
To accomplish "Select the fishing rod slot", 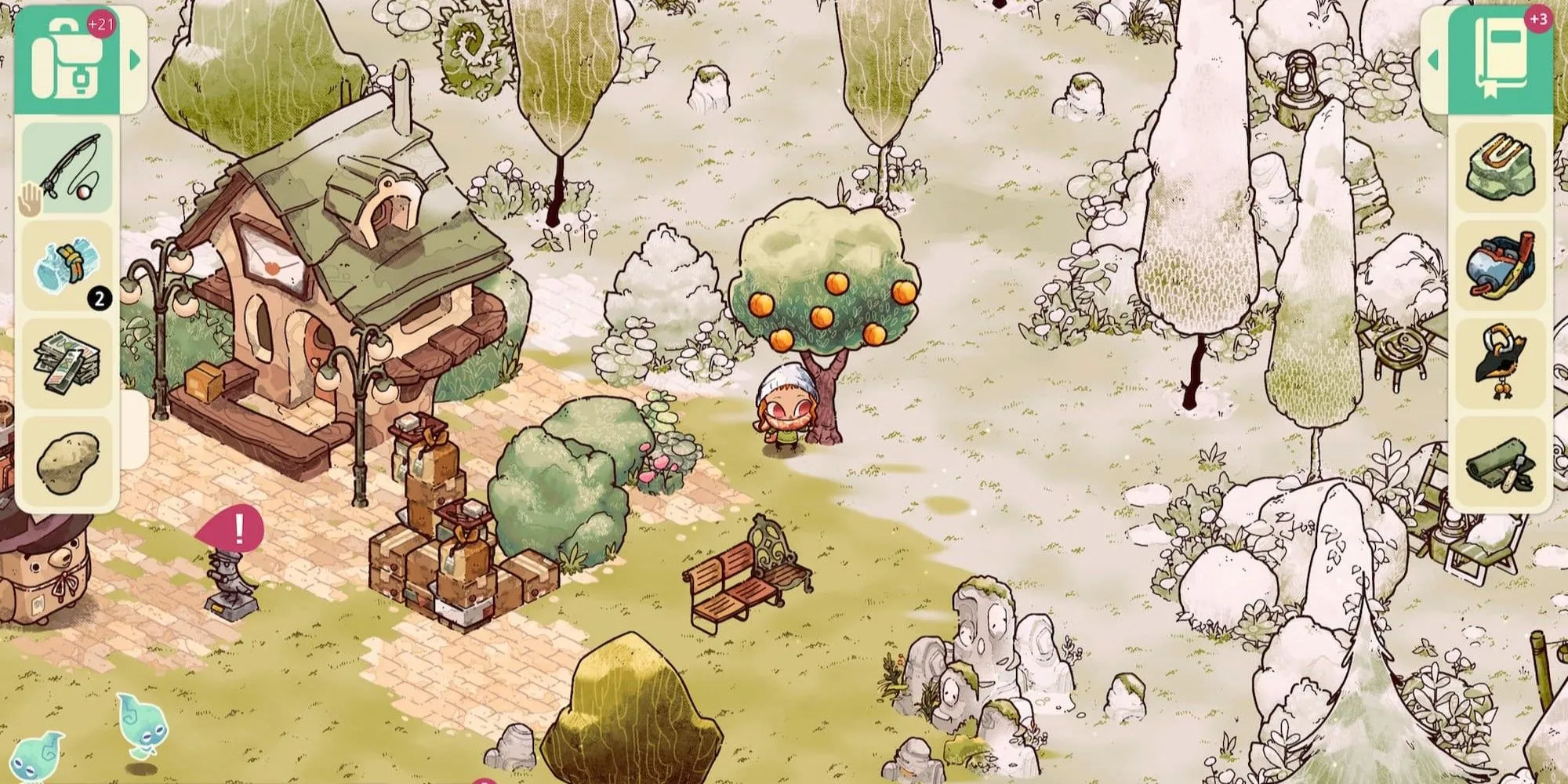I will (x=67, y=168).
